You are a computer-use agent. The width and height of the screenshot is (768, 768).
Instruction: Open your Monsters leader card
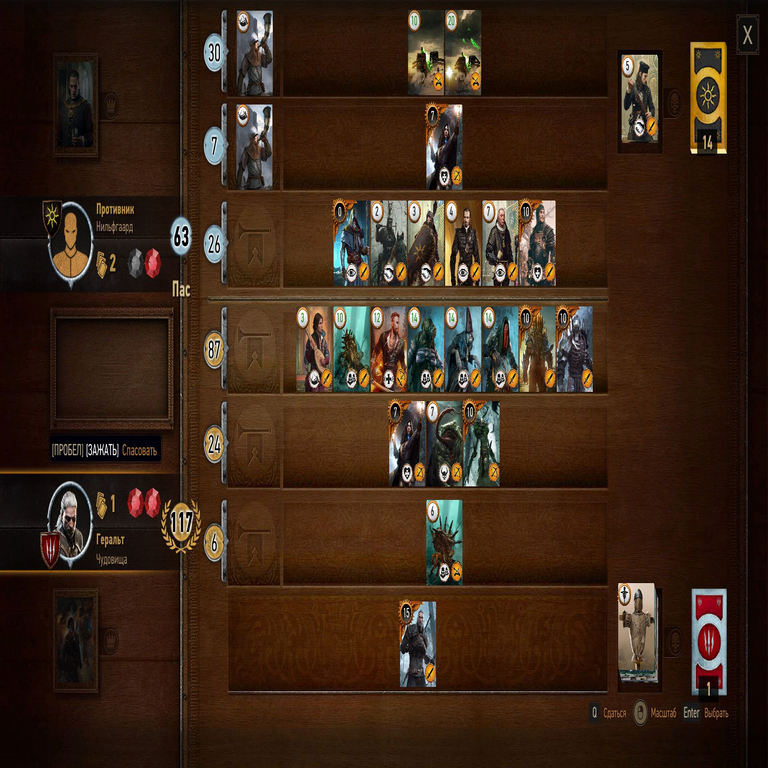(x=76, y=639)
